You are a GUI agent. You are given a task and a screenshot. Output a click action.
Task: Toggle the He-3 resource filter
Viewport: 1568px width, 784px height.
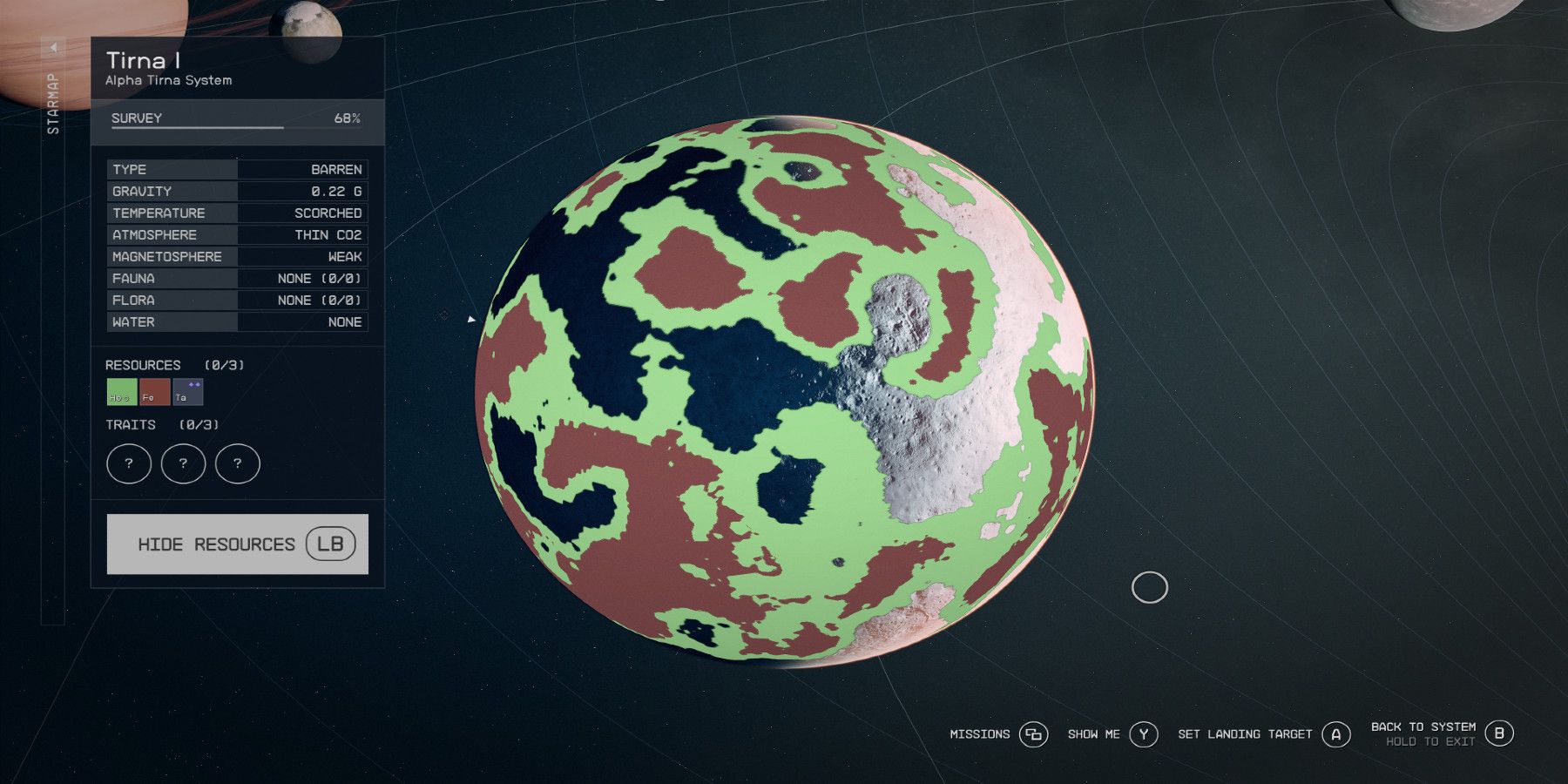click(120, 393)
